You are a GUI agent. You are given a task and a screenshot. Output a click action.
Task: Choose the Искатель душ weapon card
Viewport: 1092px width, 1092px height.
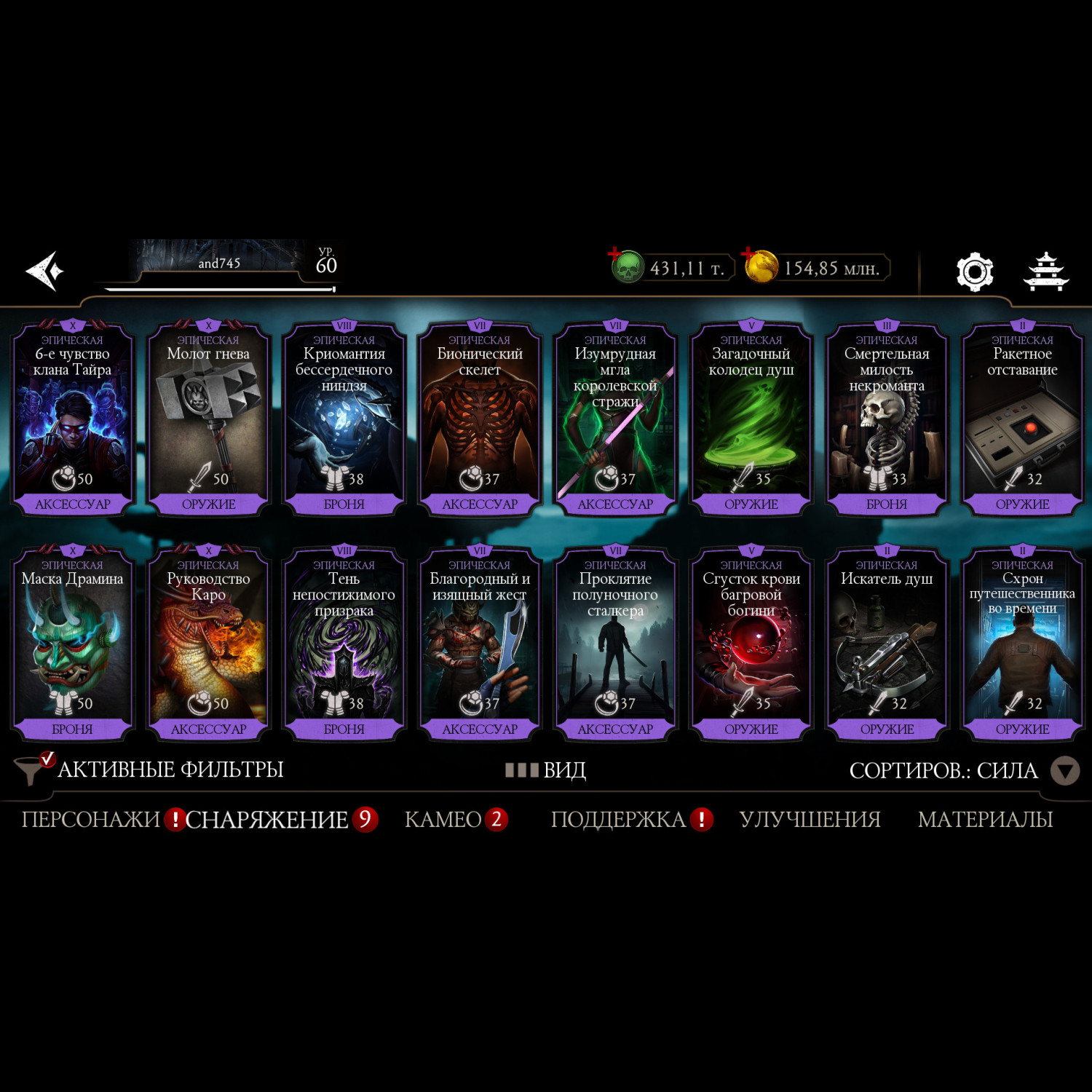pos(887,644)
